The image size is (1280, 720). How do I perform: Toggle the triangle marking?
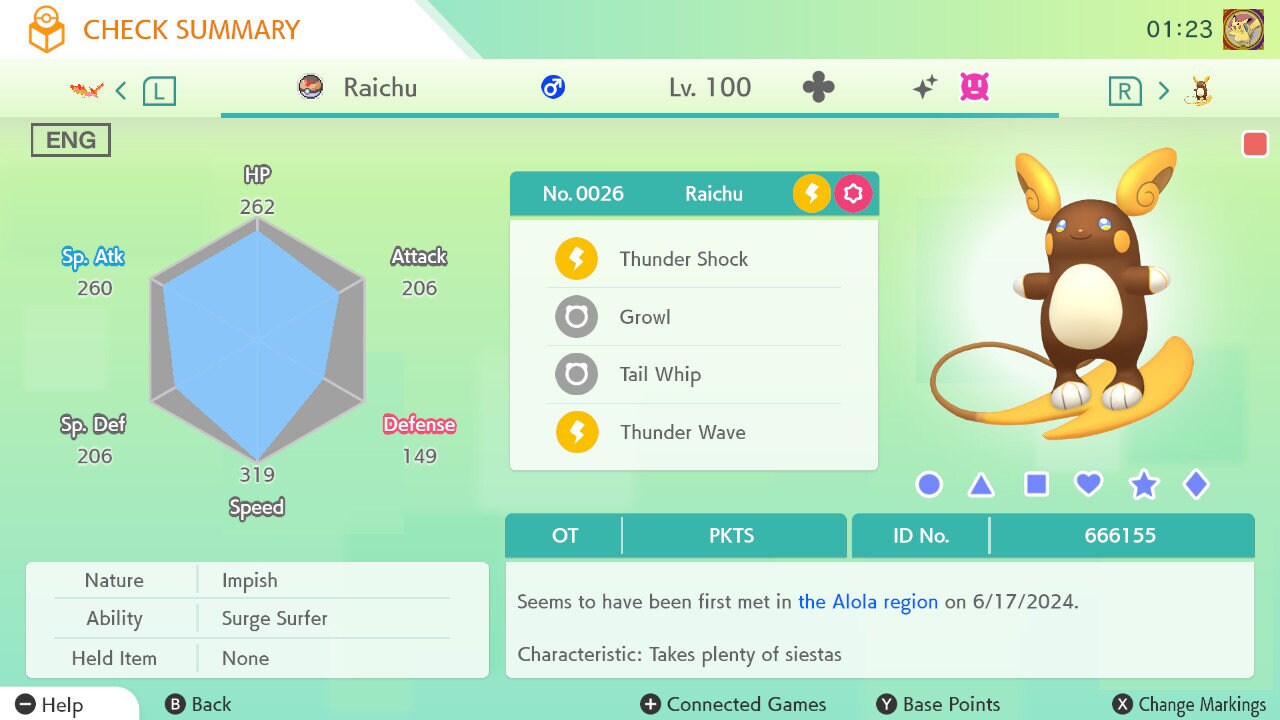click(981, 486)
